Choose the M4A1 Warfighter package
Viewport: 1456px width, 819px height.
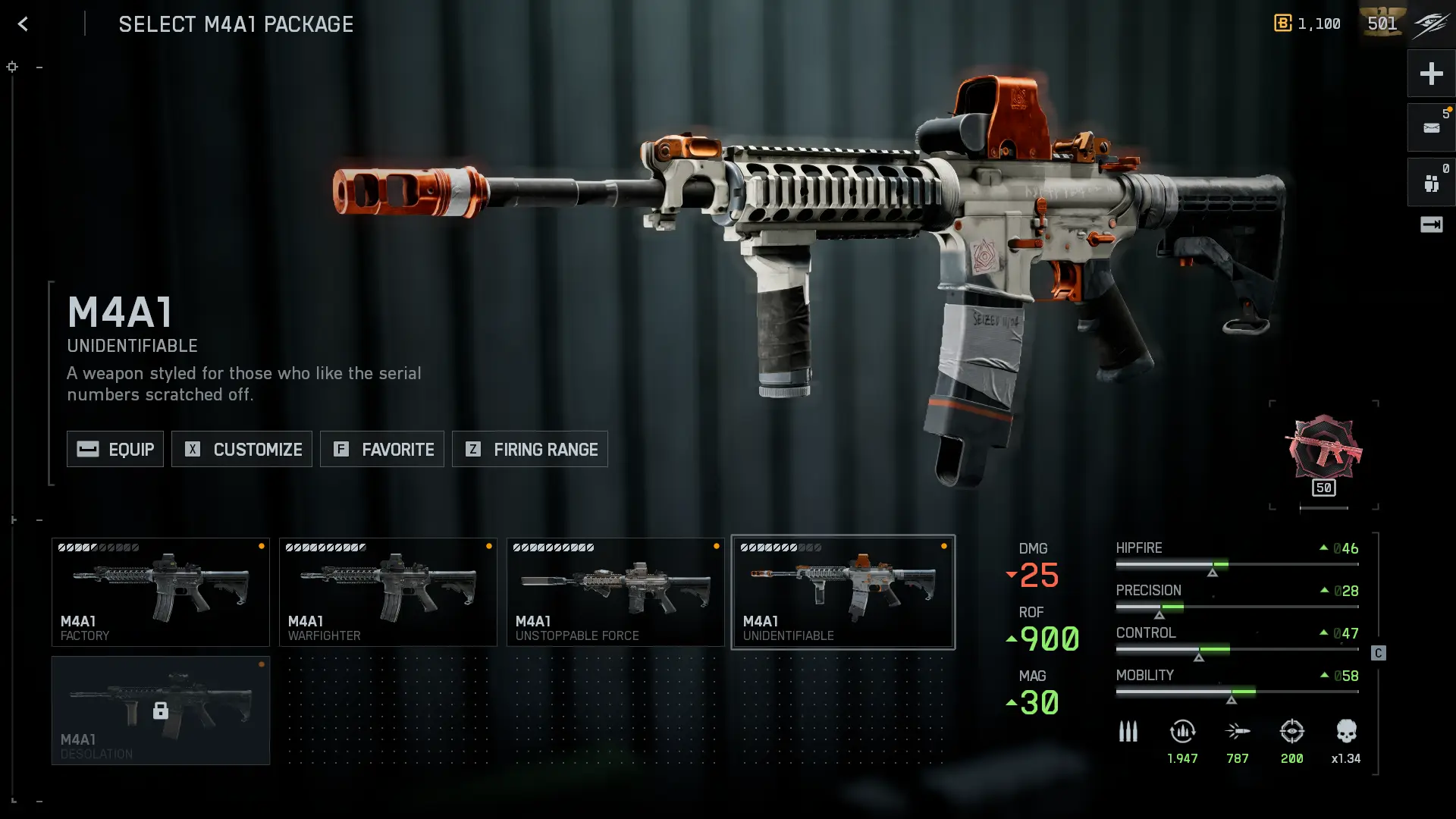click(x=388, y=592)
